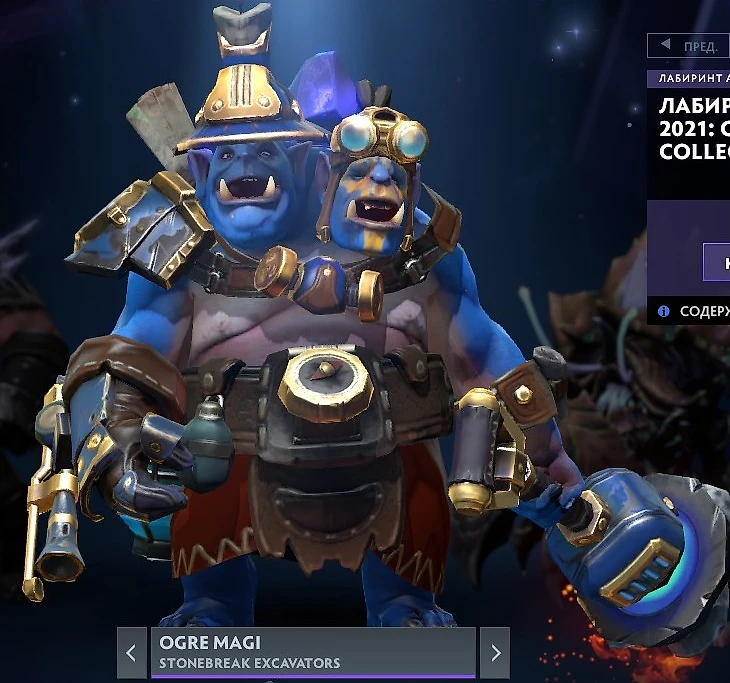Go back with the ПРЕД. button
The width and height of the screenshot is (730, 683).
tap(689, 46)
